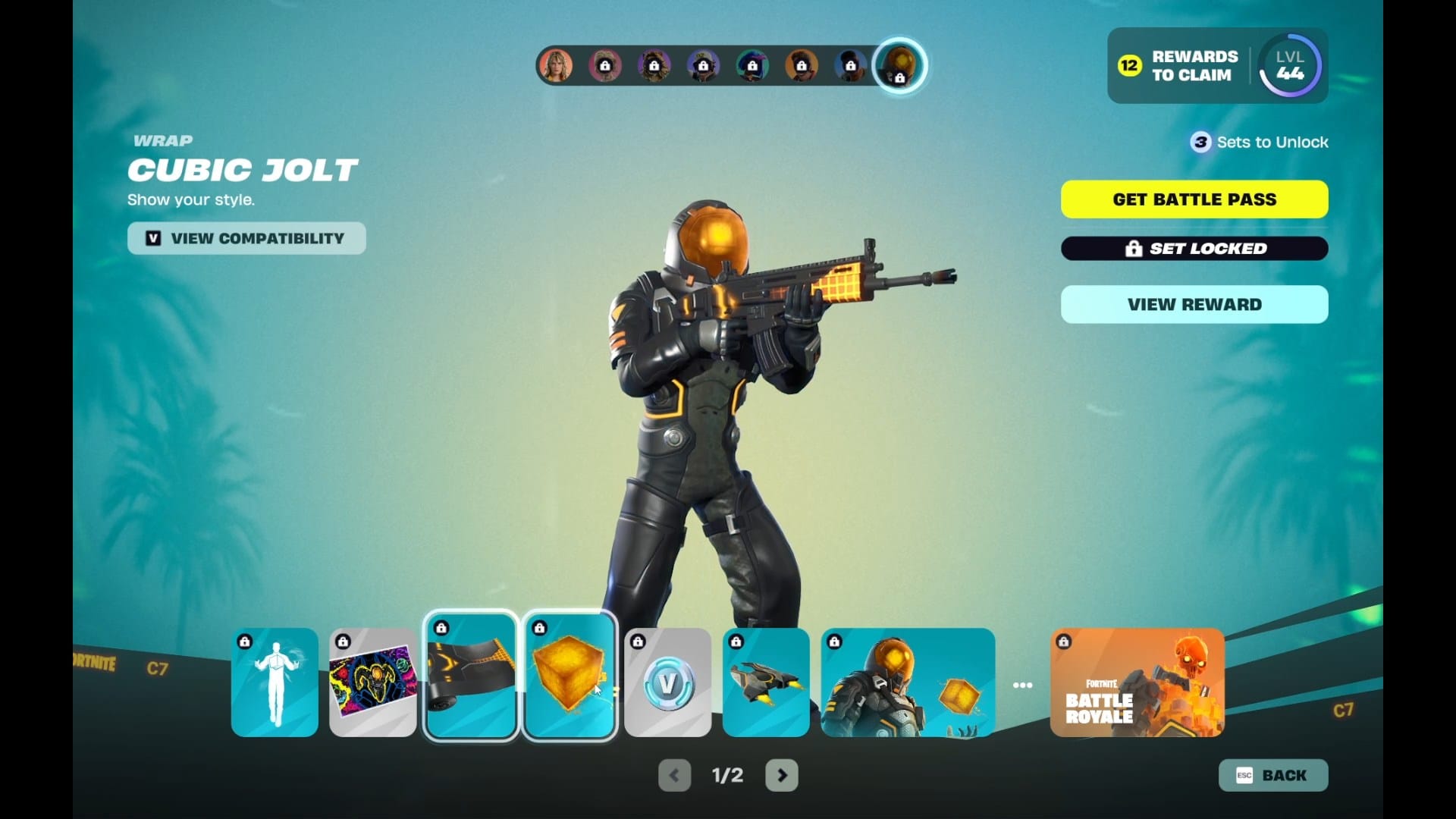Image resolution: width=1456 pixels, height=819 pixels.
Task: Click the Set Locked button
Action: [1194, 249]
